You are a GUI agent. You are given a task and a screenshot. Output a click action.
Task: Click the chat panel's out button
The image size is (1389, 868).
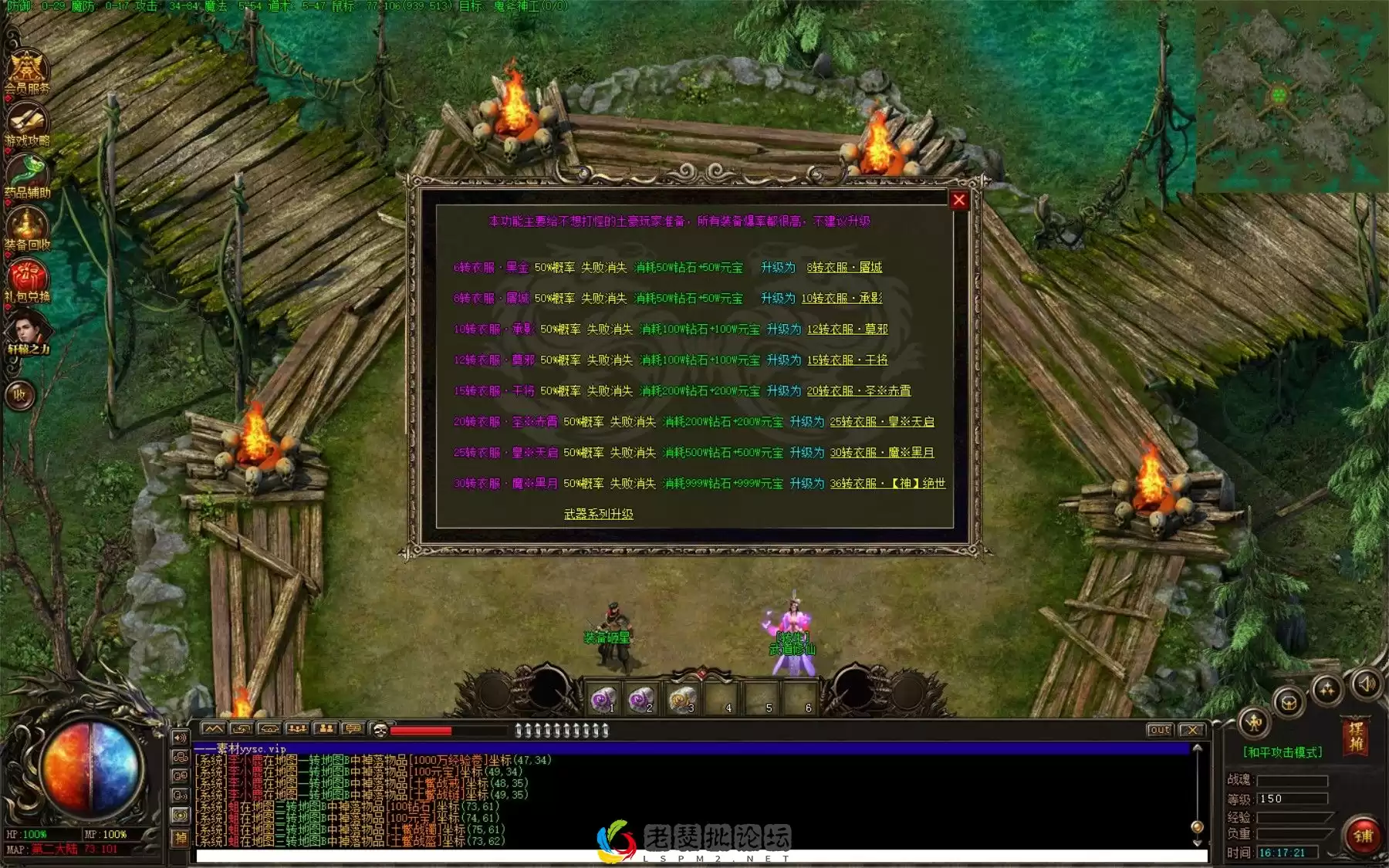click(x=1159, y=730)
